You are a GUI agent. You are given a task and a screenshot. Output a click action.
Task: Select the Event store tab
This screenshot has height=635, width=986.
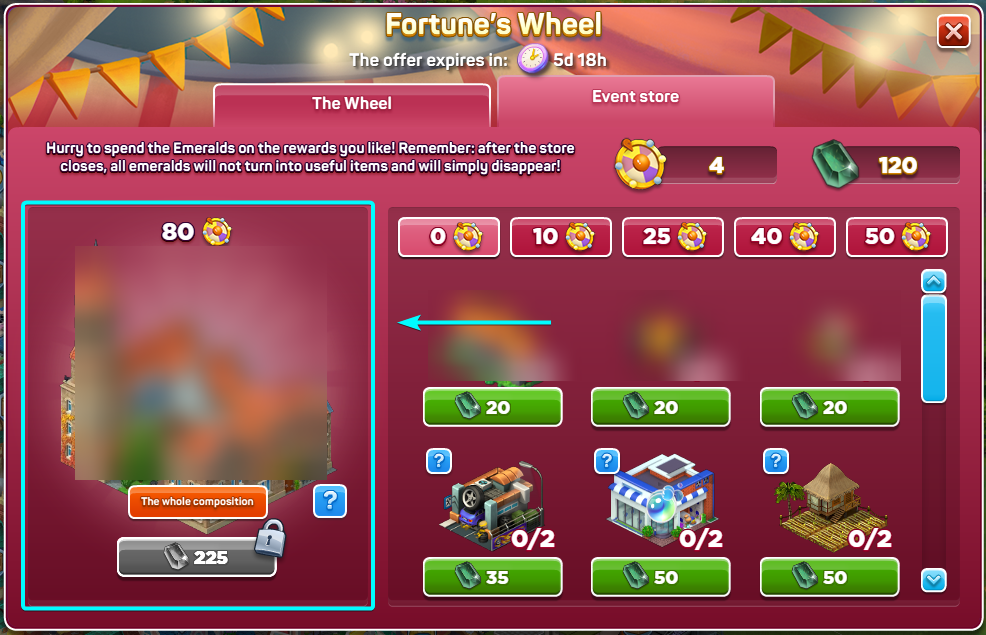tap(635, 98)
